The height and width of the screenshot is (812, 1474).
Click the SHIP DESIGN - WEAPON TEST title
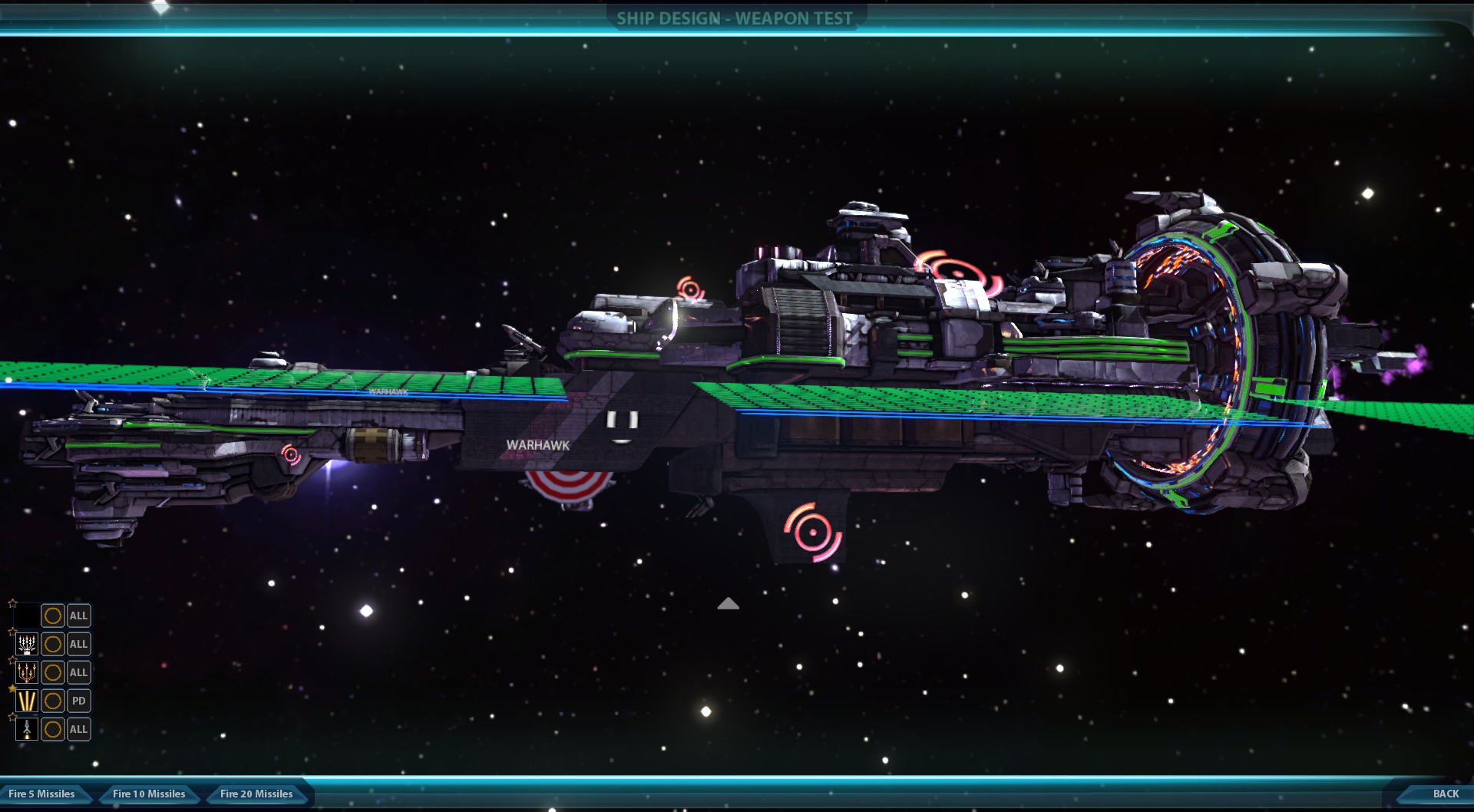tap(734, 18)
